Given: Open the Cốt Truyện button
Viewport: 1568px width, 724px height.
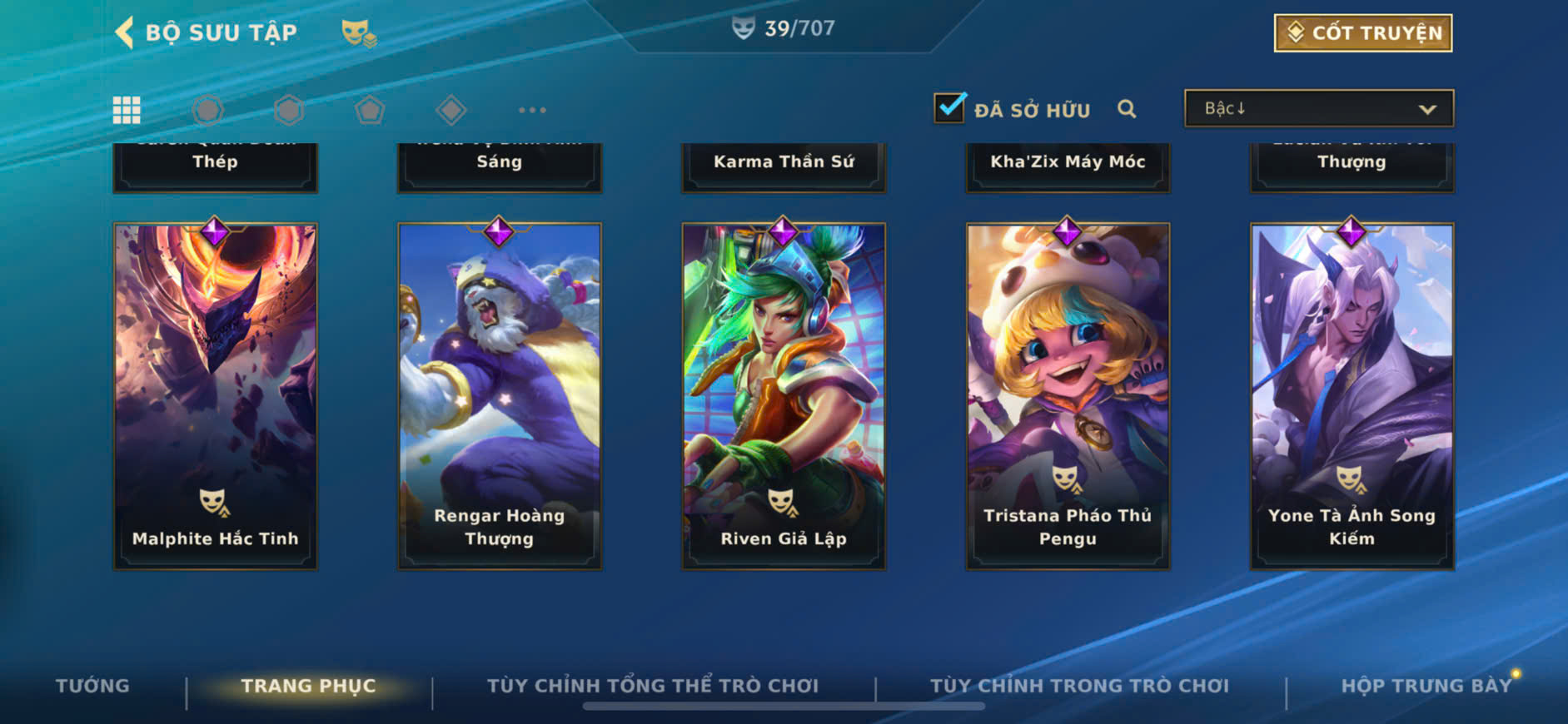Looking at the screenshot, I should [x=1362, y=33].
